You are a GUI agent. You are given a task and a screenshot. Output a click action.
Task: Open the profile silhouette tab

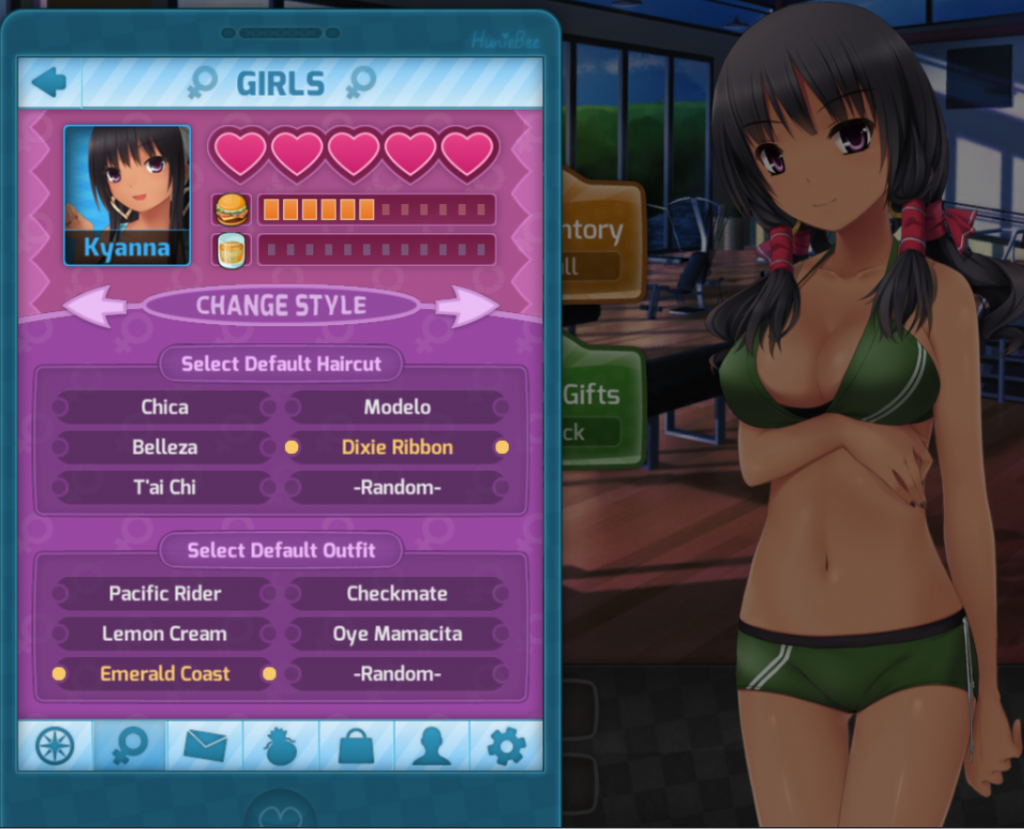pyautogui.click(x=431, y=746)
